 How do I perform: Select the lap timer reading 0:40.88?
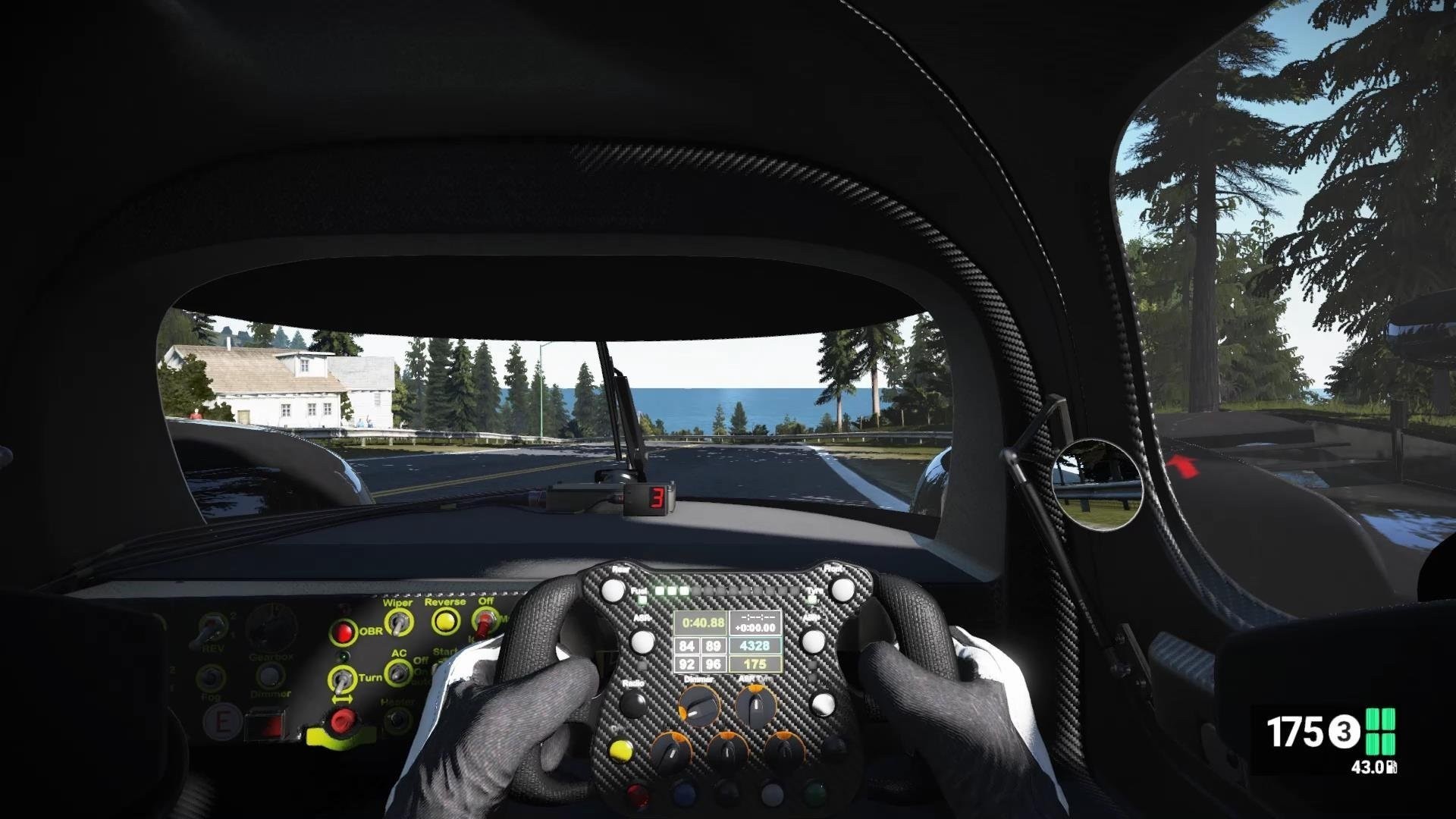701,623
